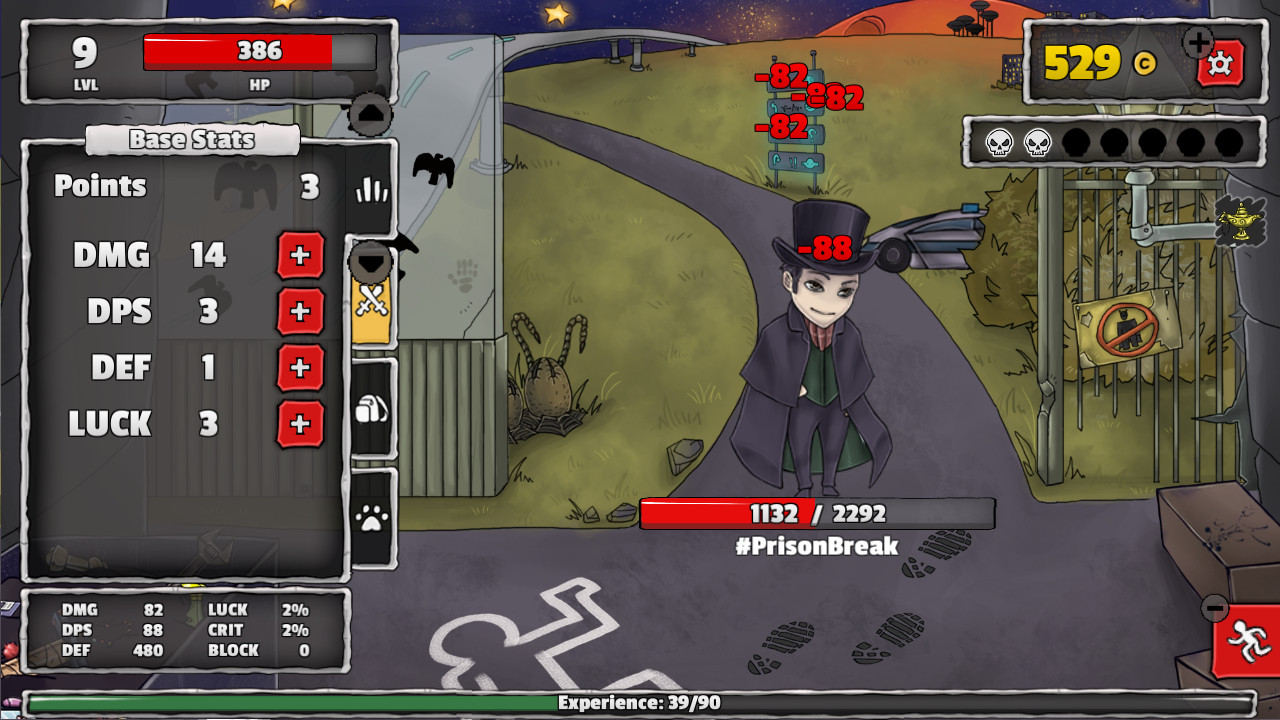The image size is (1280, 720).
Task: Click the HP label under the health bar
Action: [258, 87]
